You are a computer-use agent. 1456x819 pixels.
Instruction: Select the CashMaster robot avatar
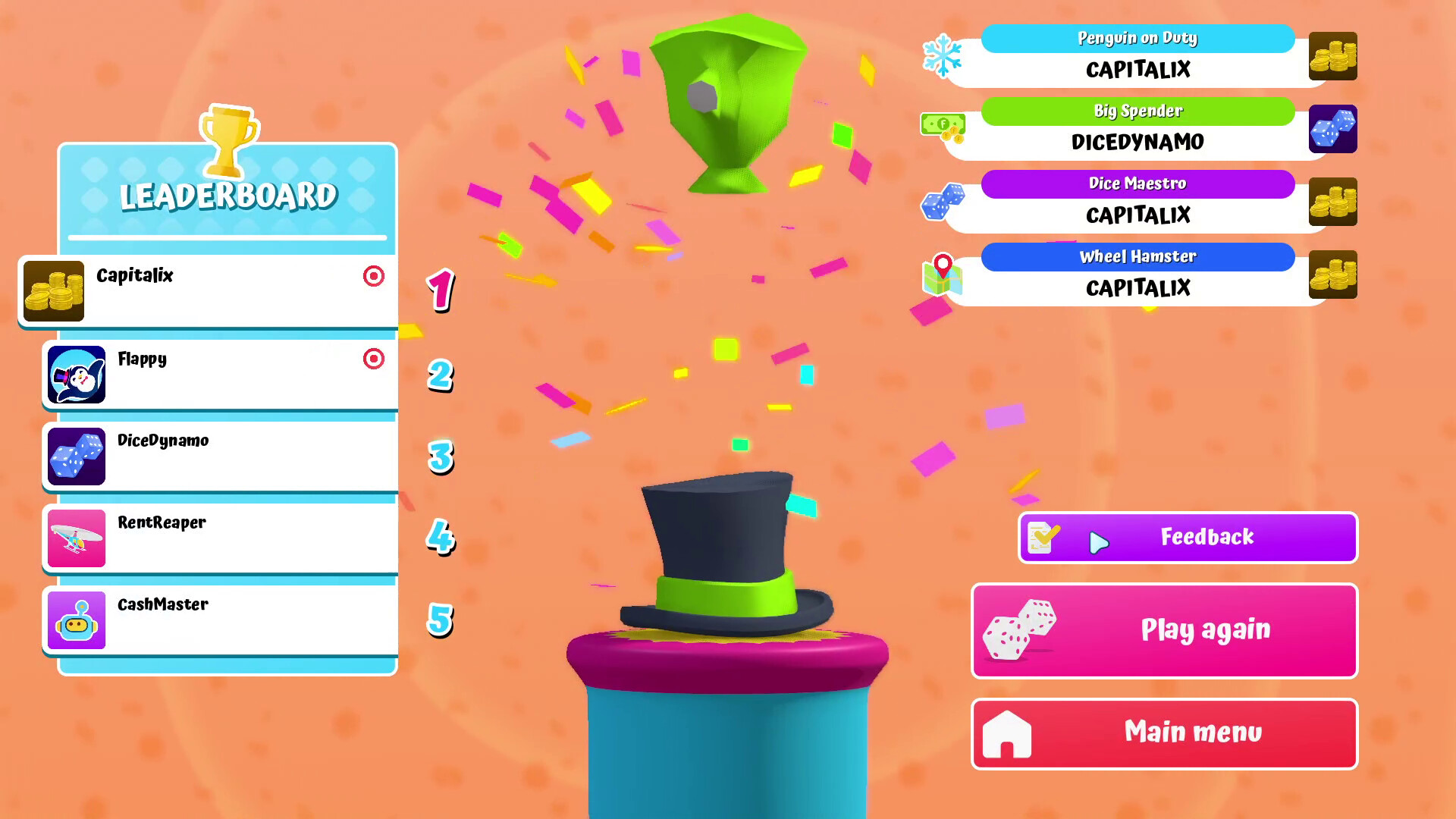click(77, 620)
